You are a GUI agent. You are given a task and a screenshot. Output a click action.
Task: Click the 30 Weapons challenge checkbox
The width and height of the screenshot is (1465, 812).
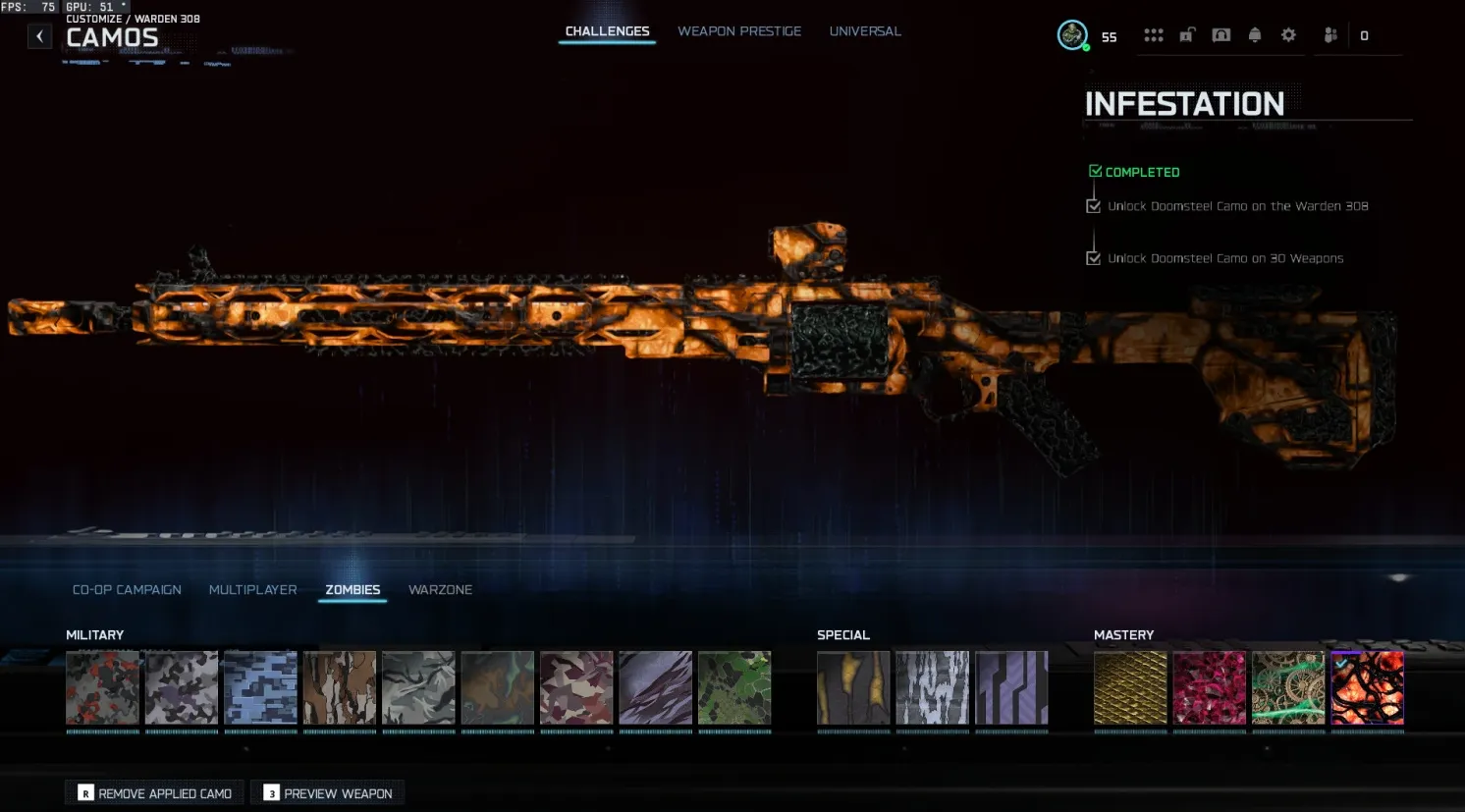(x=1094, y=257)
